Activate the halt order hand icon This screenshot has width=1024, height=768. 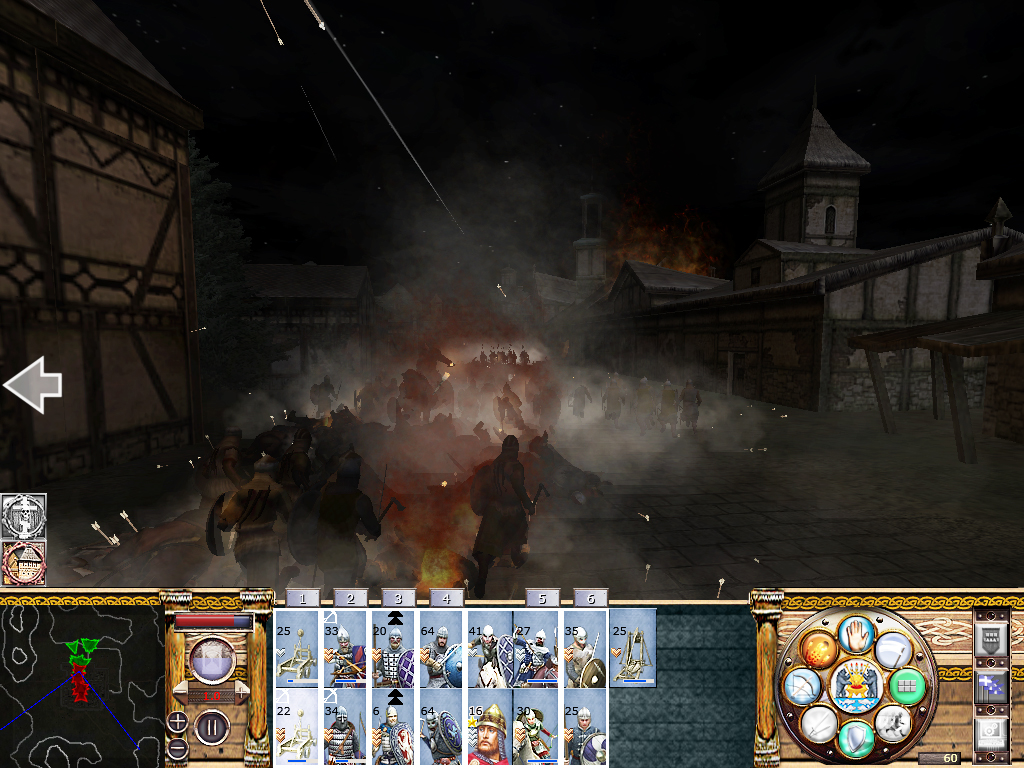click(x=855, y=633)
